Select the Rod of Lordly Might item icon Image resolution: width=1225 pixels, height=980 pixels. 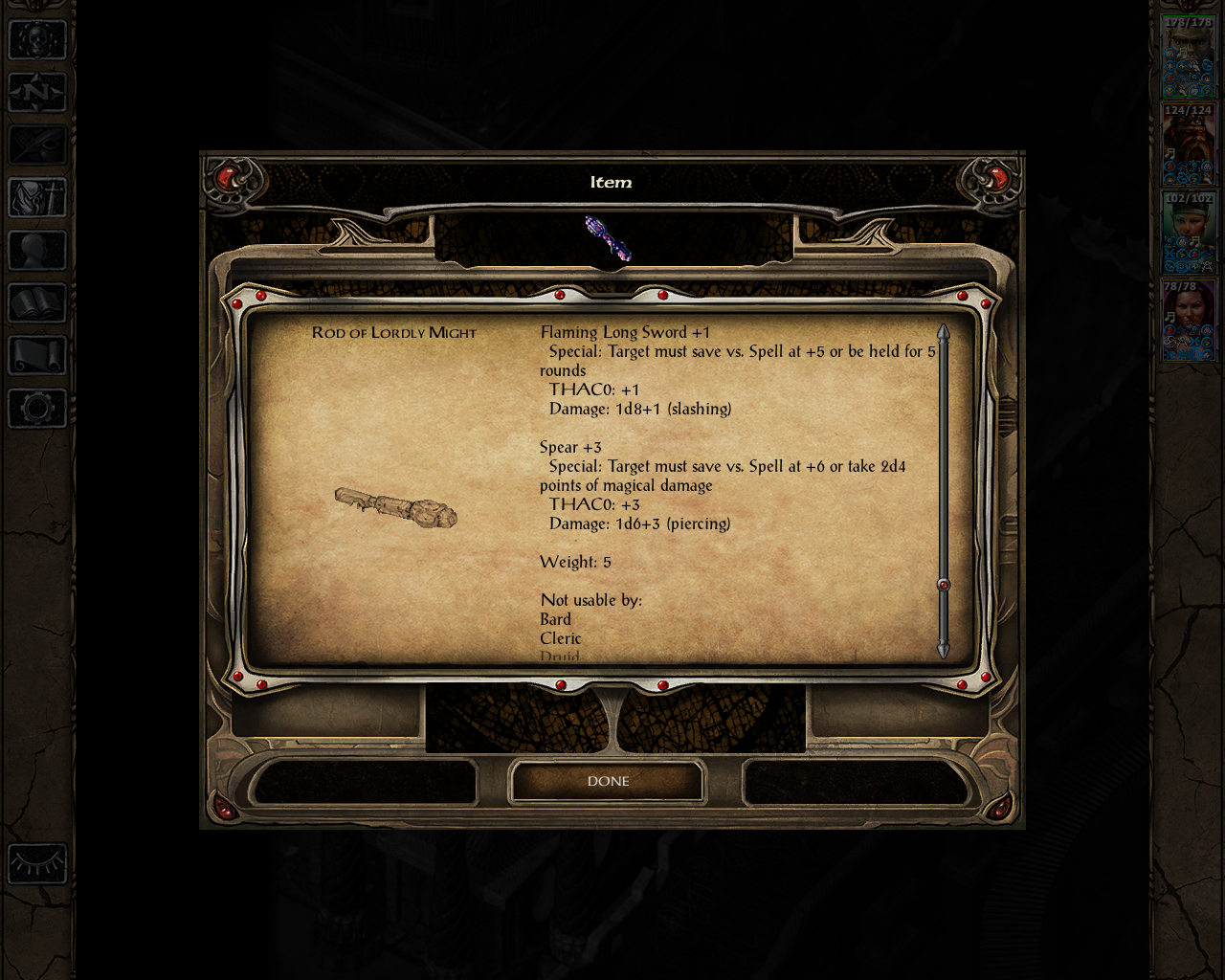[x=608, y=239]
